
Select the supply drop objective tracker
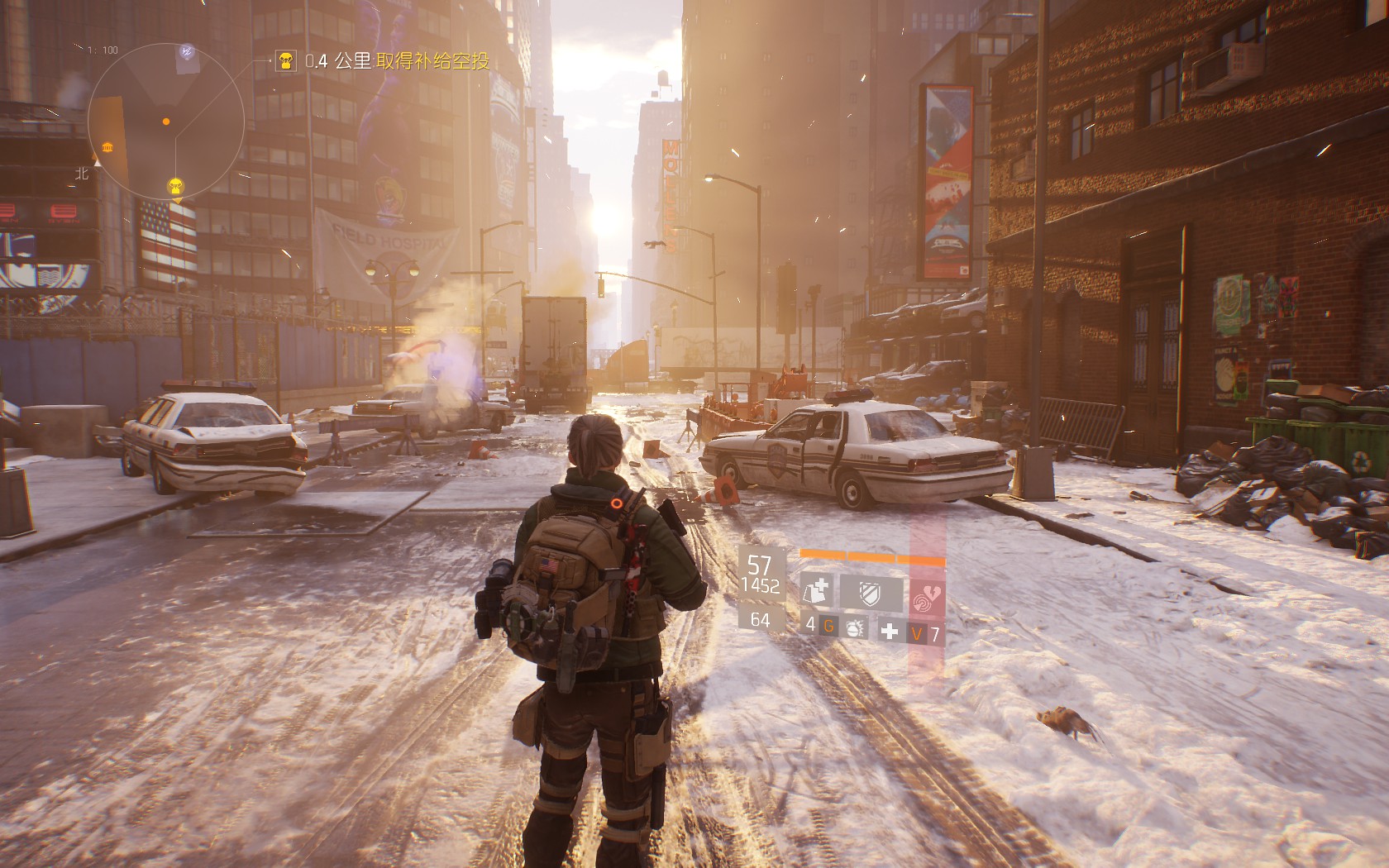tap(382, 61)
